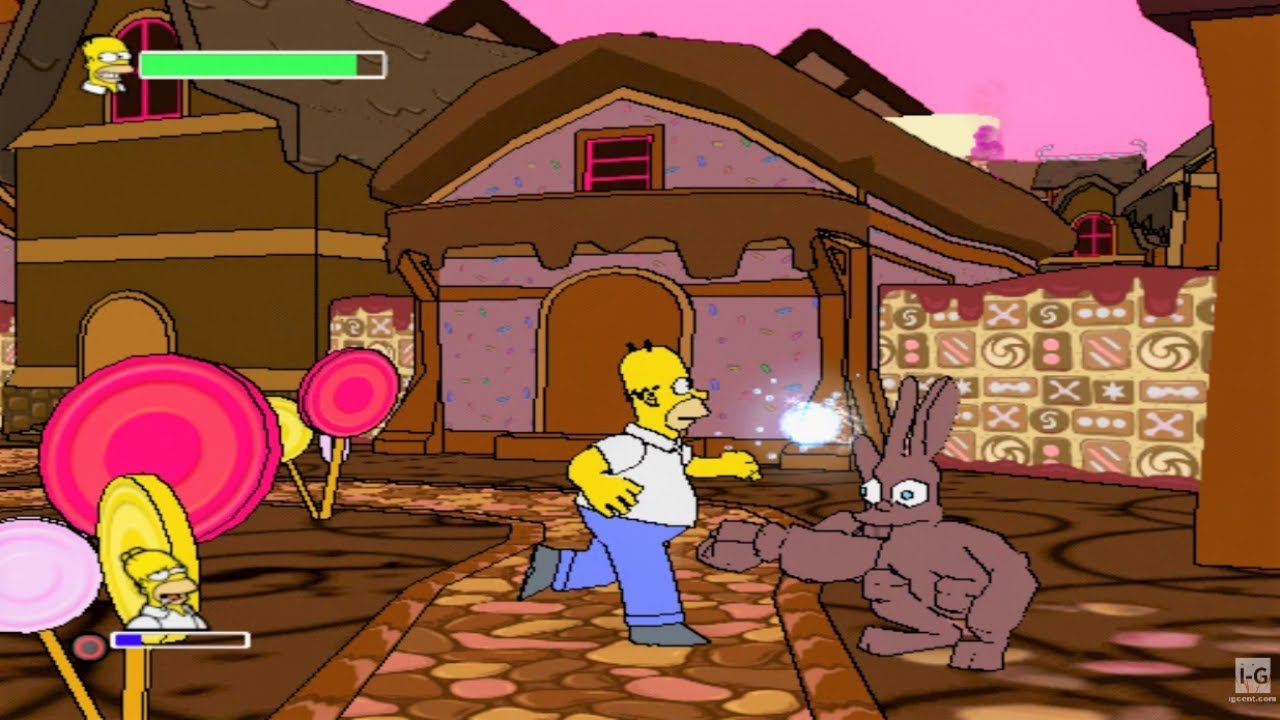
Task: Click the dark red orb indicator bottom-left
Action: click(x=88, y=645)
